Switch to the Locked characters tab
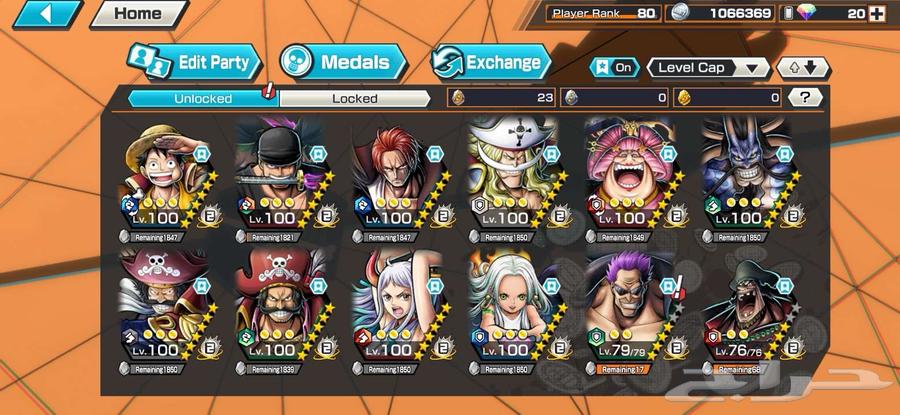The width and height of the screenshot is (900, 415). point(355,98)
